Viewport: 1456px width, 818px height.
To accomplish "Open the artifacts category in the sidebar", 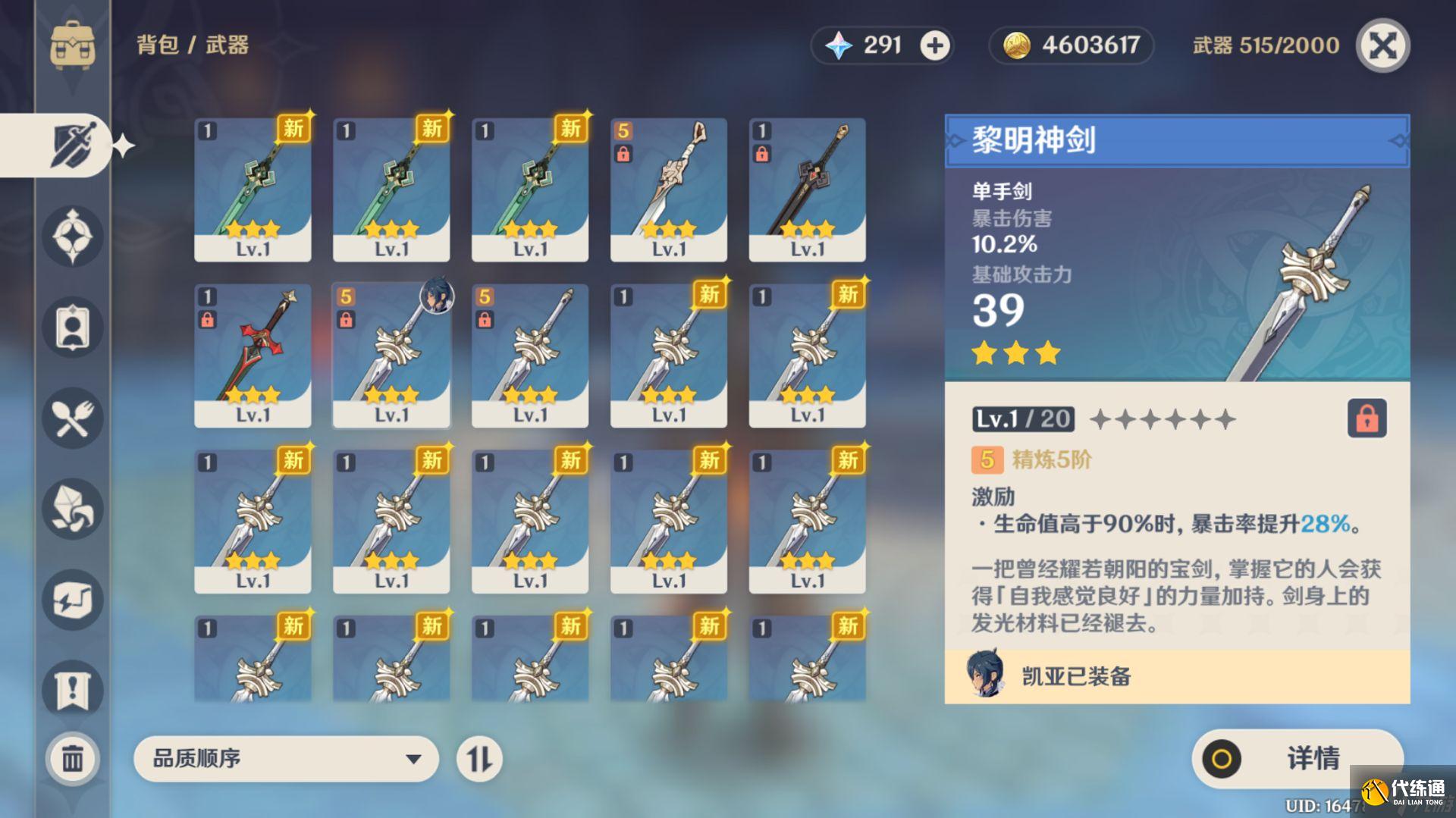I will [x=72, y=237].
